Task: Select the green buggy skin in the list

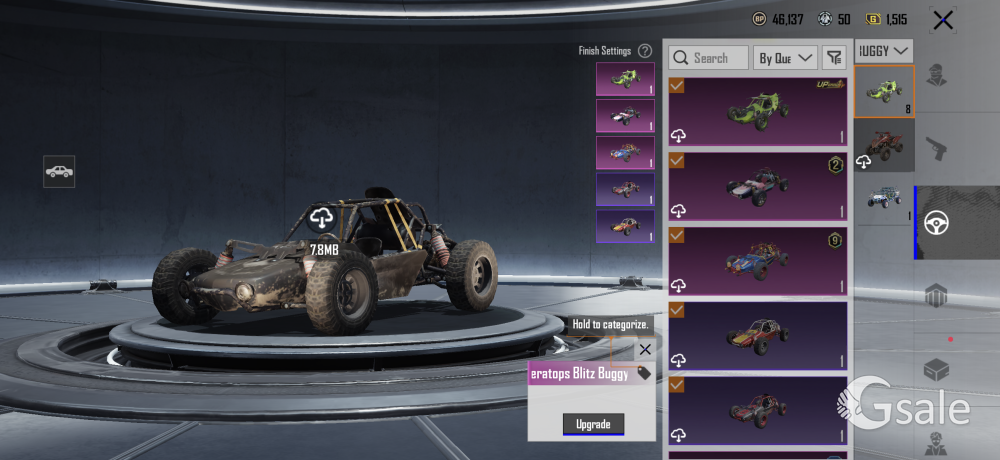Action: [x=757, y=111]
